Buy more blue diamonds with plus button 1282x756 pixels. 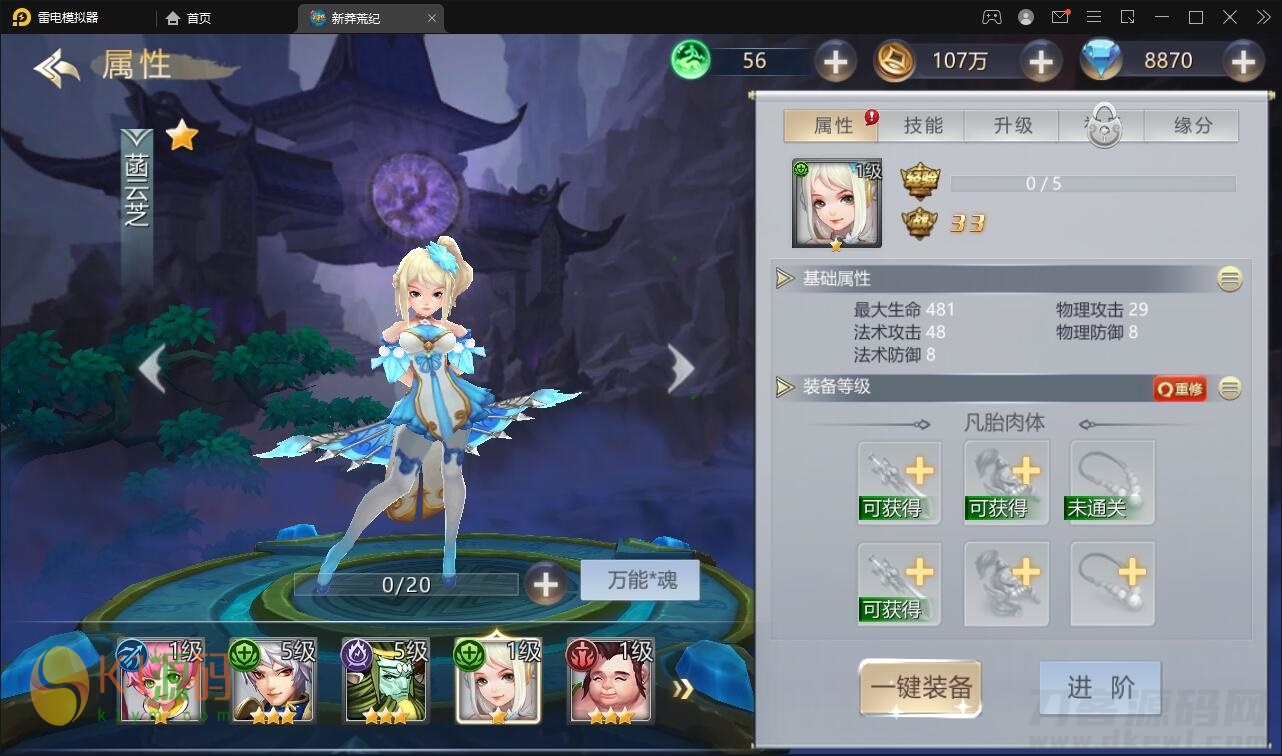[1243, 62]
